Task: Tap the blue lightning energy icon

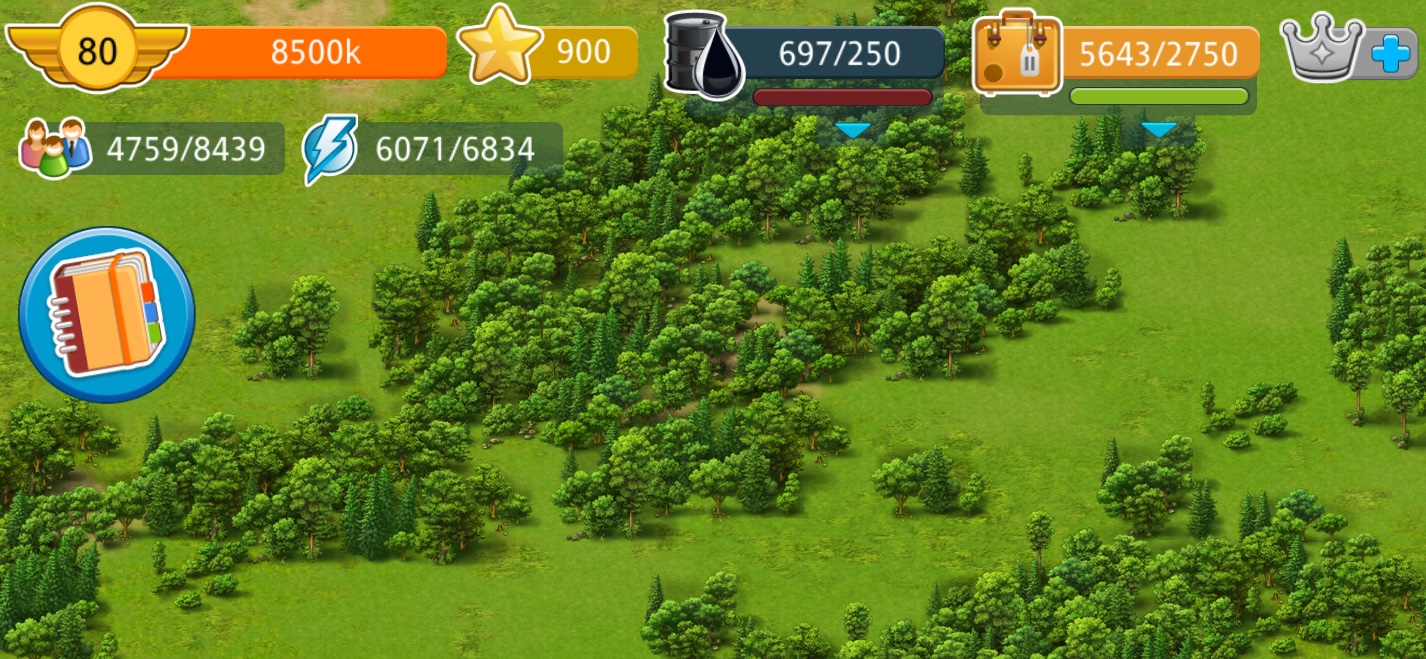Action: tap(331, 149)
